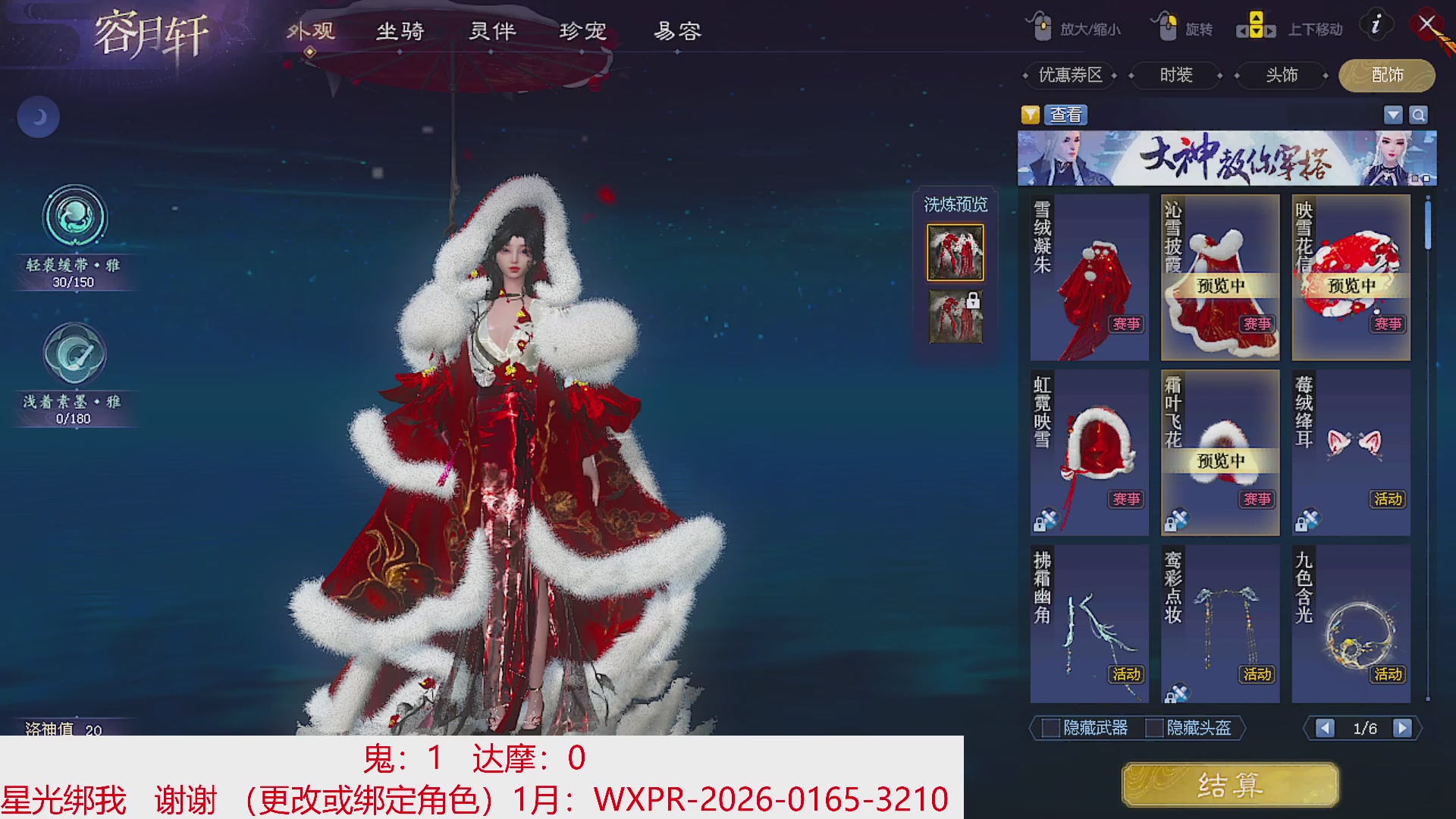
Task: Click previous page arrow near 1/6
Action: (1326, 728)
